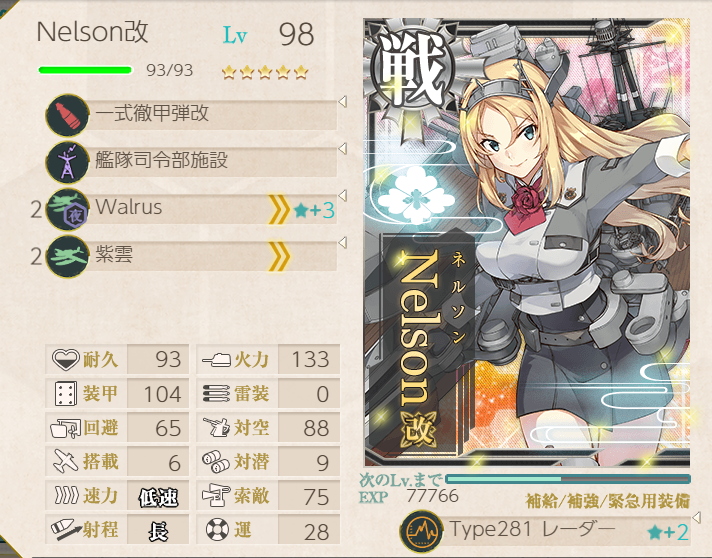Select the 紫雲 aircraft slot
The image size is (712, 558).
click(190, 256)
